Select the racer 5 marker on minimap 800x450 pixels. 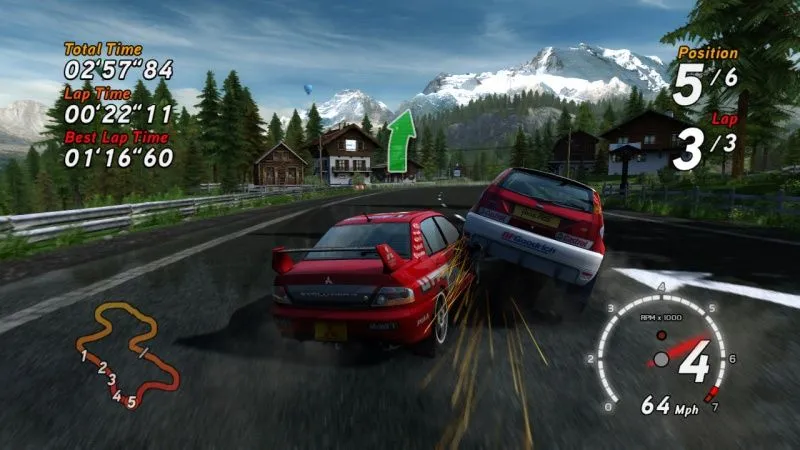(131, 402)
